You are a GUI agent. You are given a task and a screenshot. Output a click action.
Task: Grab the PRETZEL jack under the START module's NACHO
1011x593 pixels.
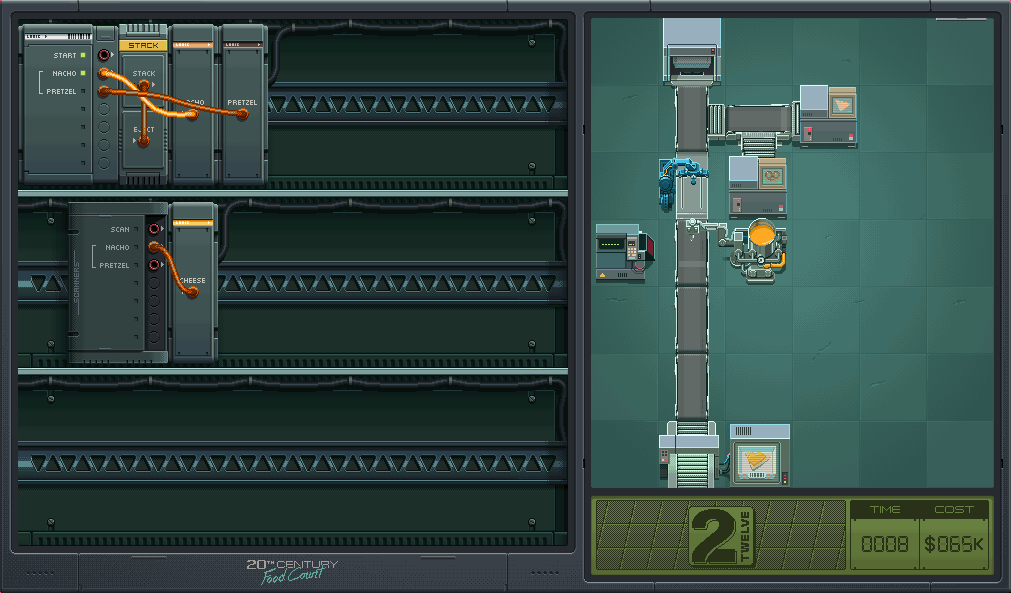click(x=104, y=91)
